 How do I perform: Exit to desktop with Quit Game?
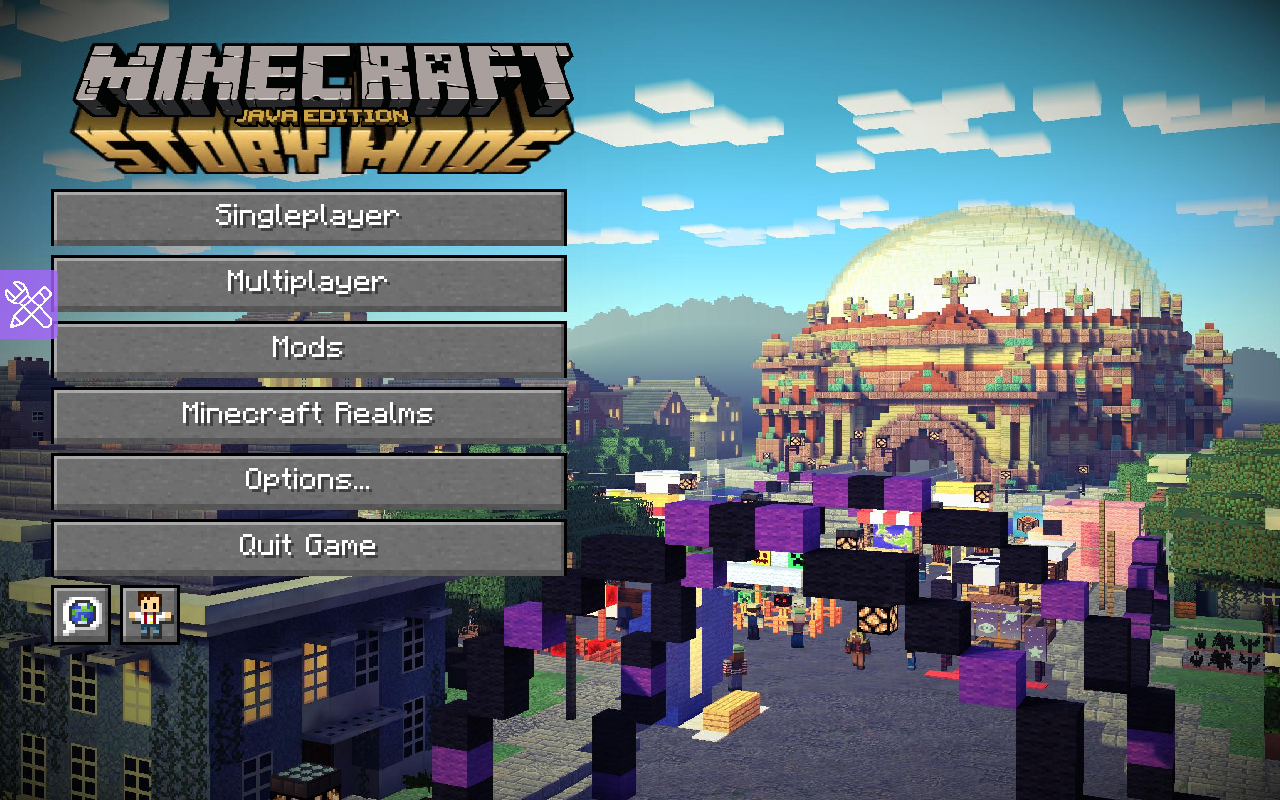308,546
